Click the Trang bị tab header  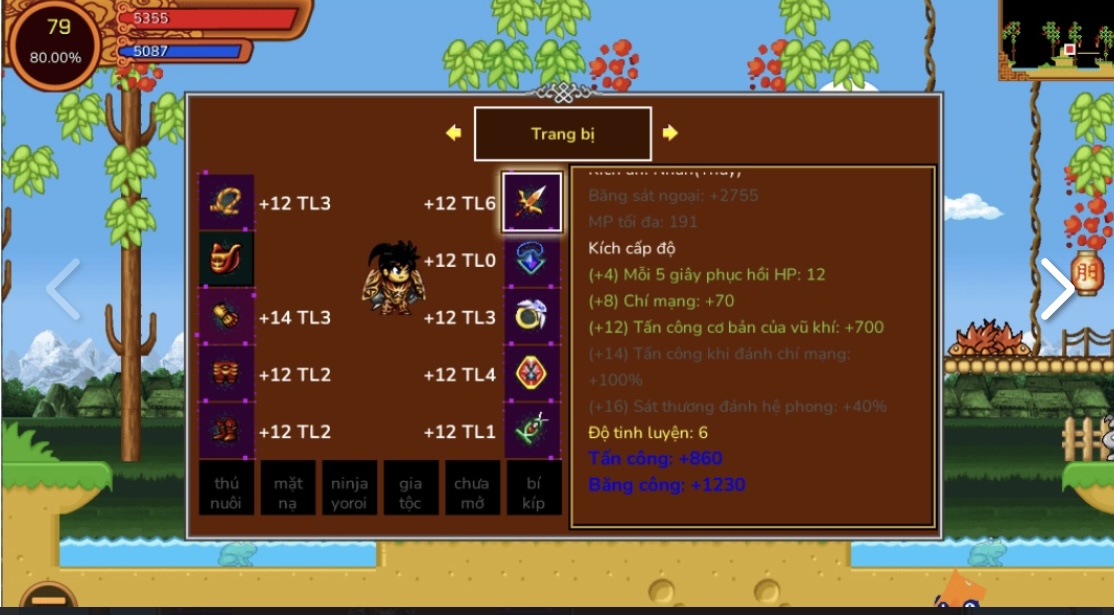point(562,134)
